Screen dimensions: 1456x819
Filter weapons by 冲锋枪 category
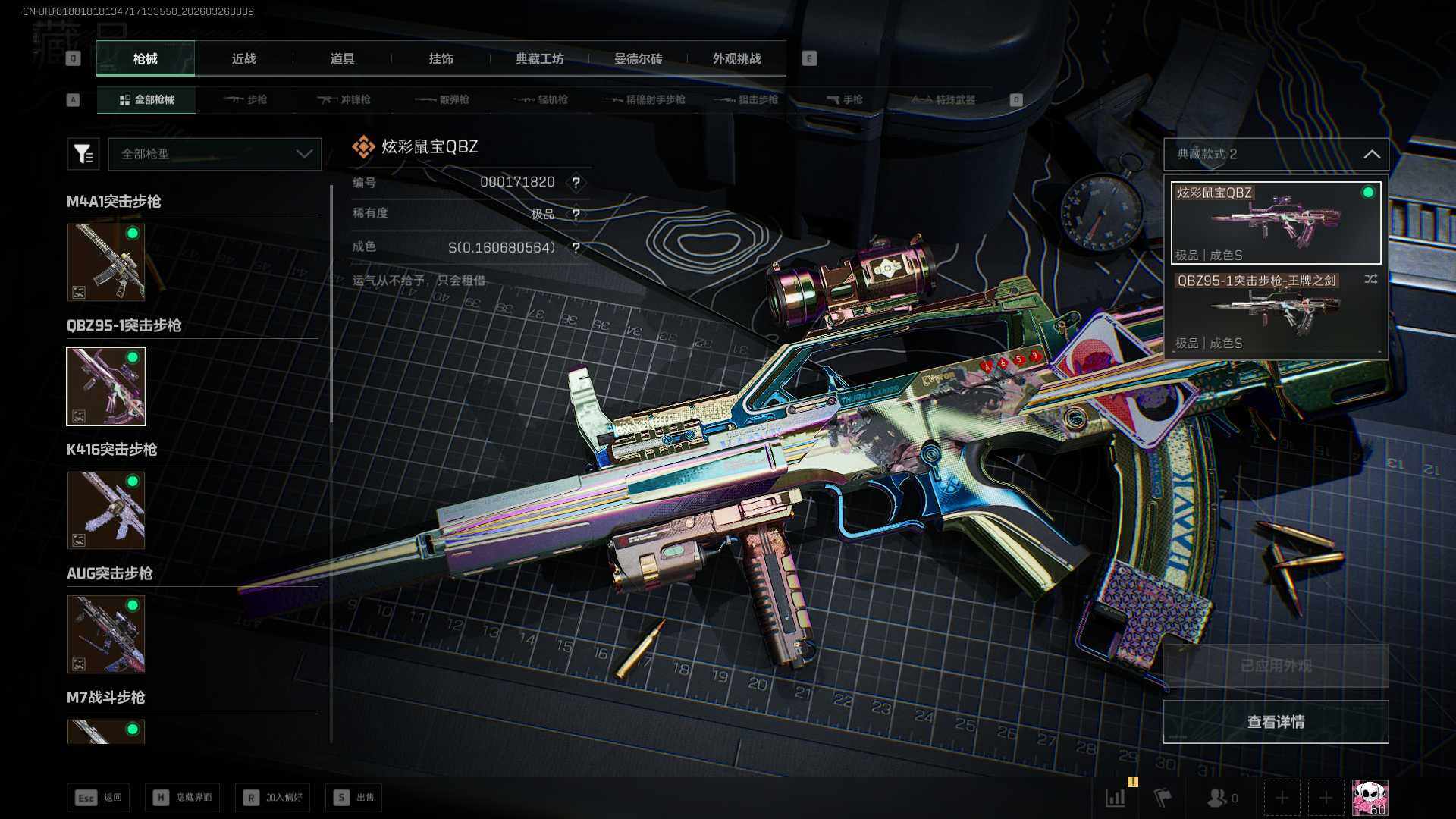click(344, 99)
